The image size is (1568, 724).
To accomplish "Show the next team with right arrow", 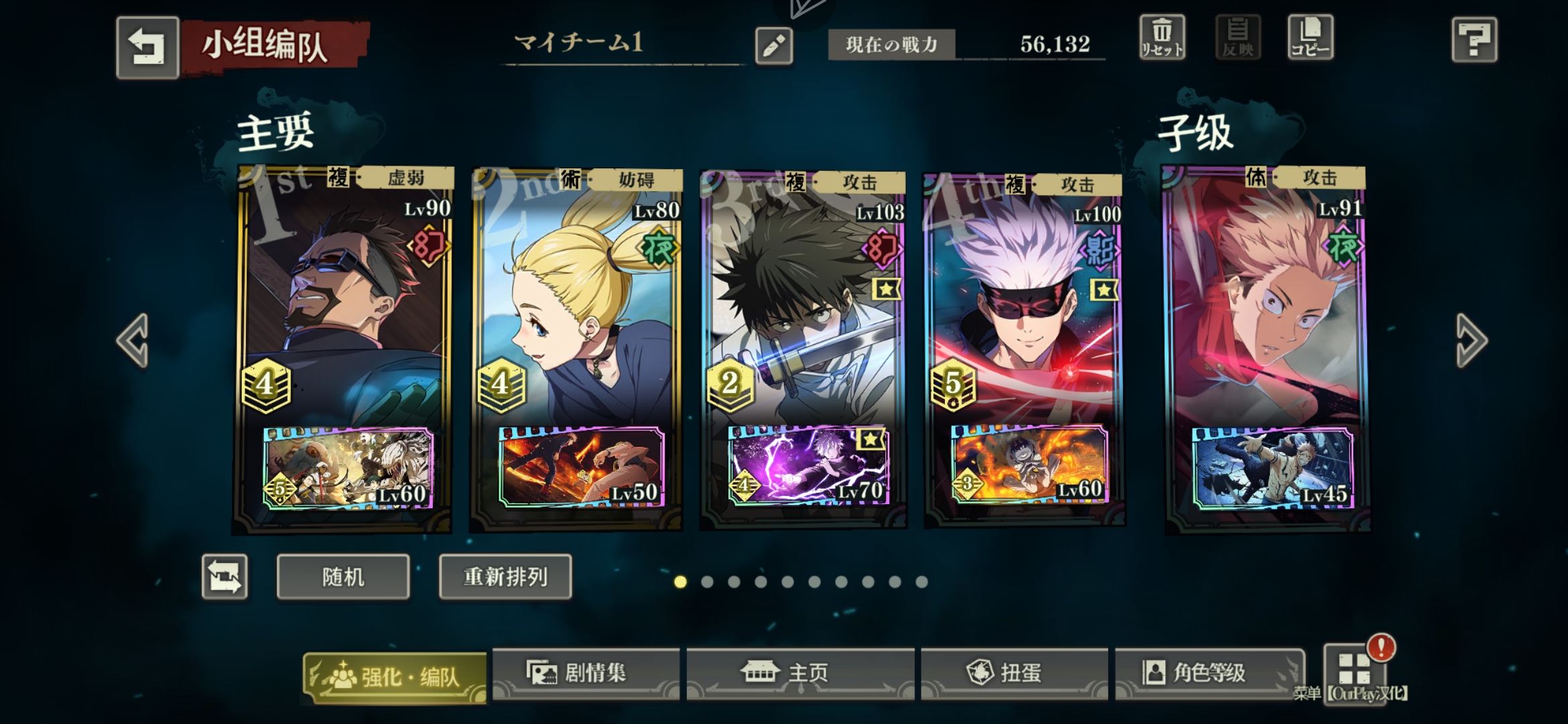I will [1472, 341].
